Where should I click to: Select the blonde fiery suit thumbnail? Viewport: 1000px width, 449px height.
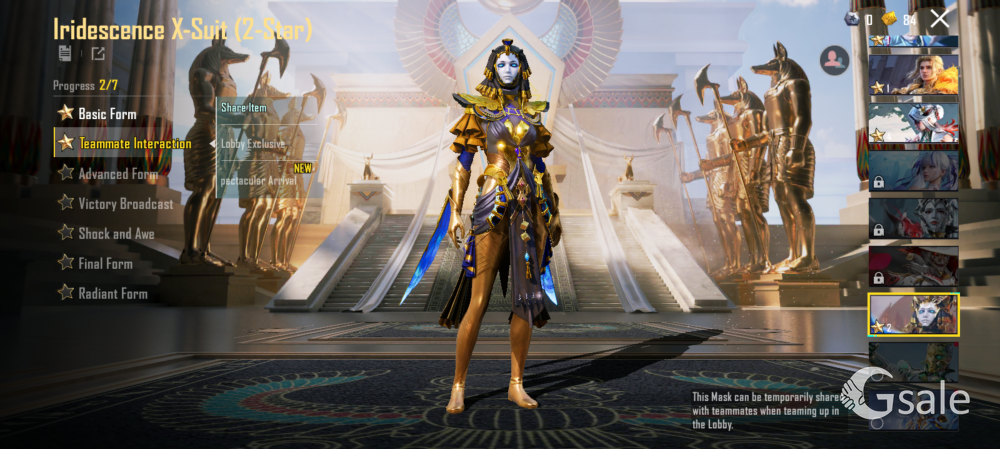coord(913,74)
